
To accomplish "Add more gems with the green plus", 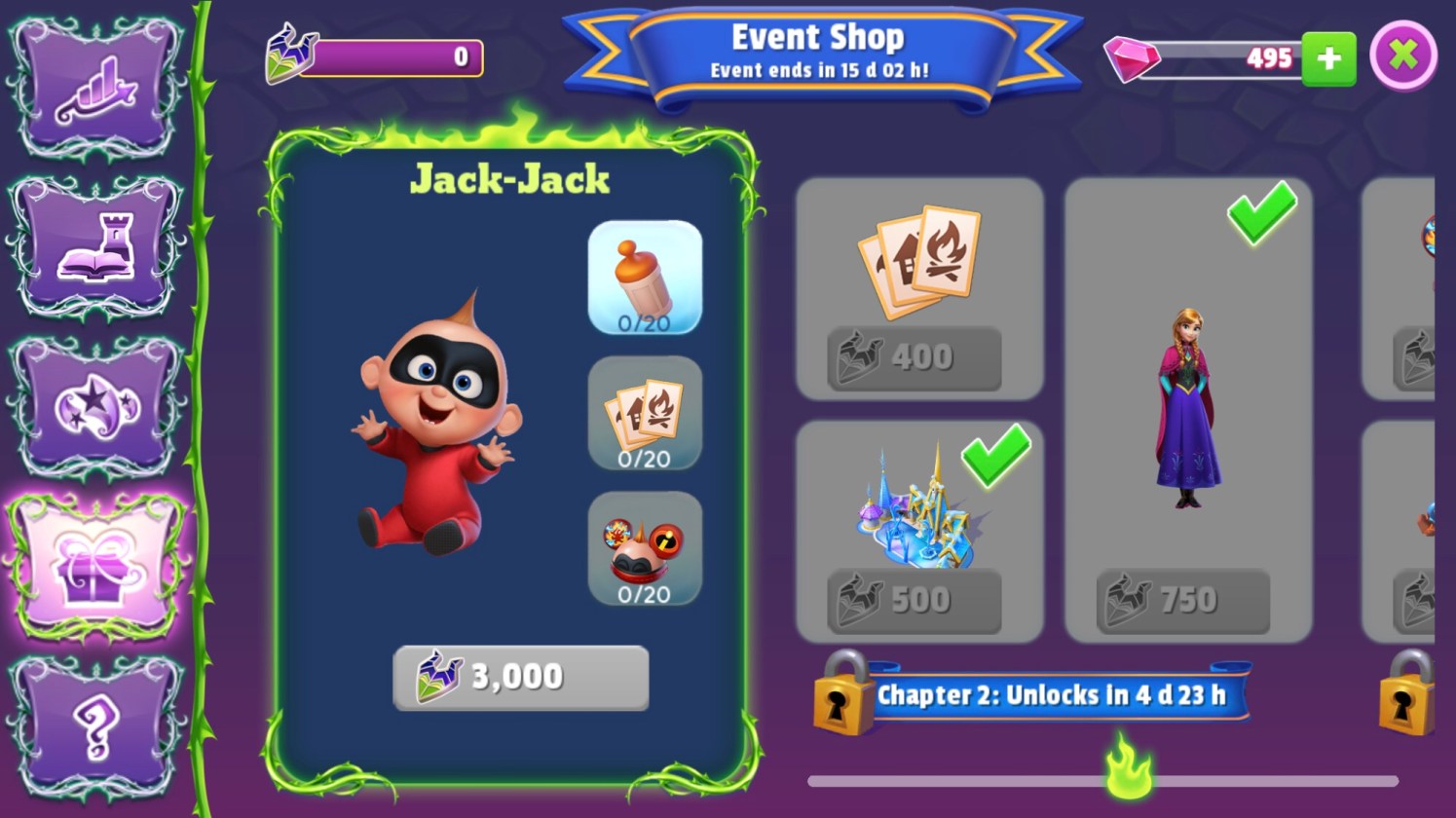I will pyautogui.click(x=1328, y=58).
